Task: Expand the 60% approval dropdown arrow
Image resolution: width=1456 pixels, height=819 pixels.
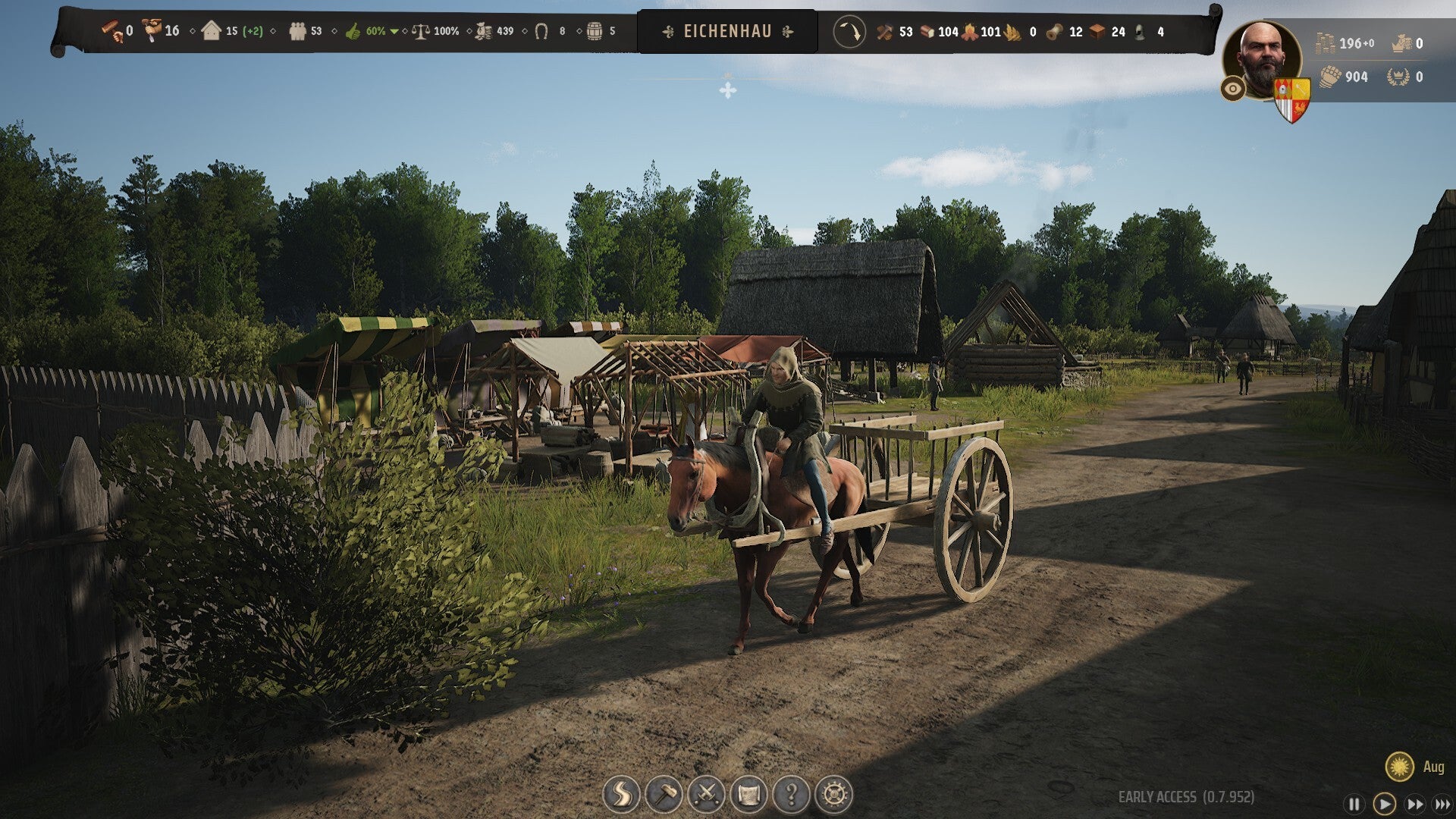Action: (x=394, y=32)
